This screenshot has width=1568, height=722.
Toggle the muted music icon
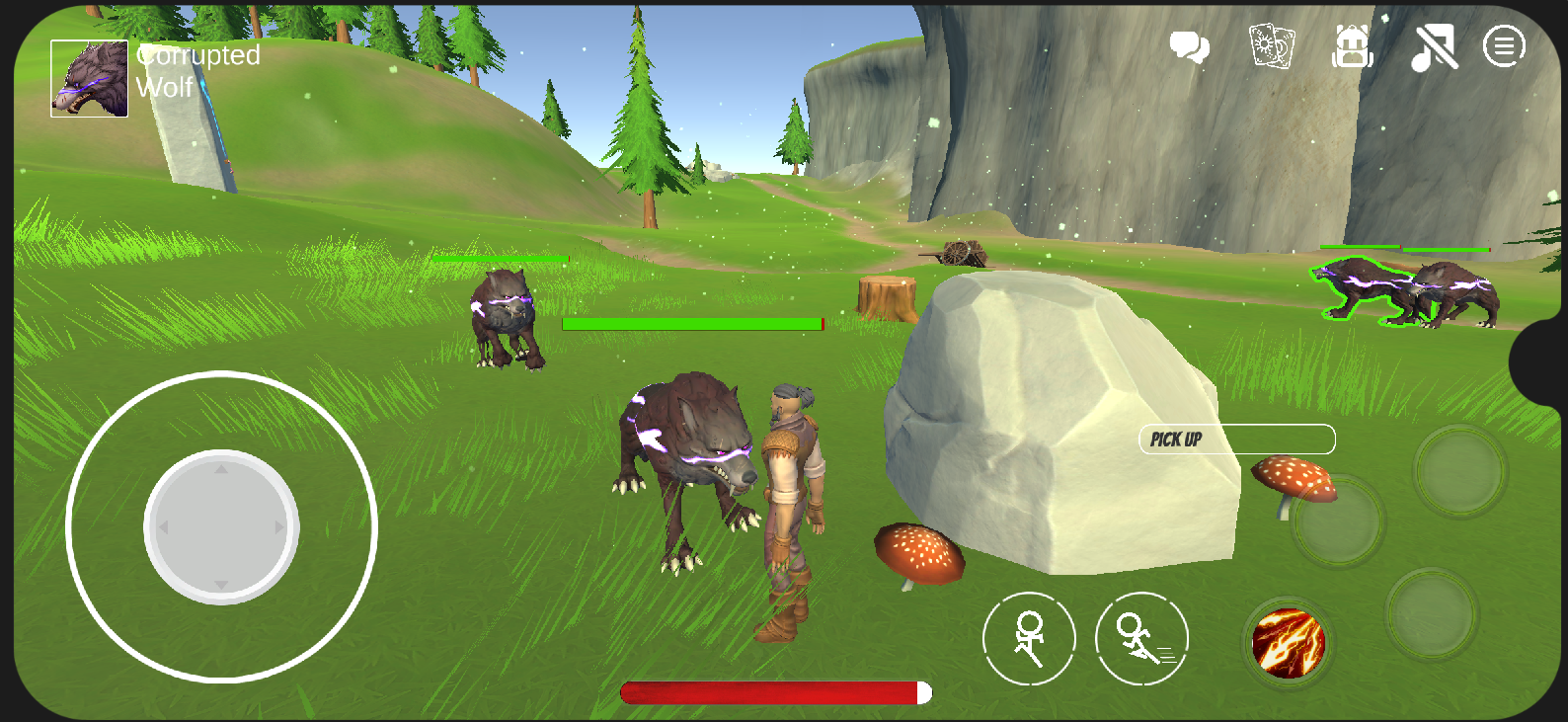click(x=1434, y=47)
